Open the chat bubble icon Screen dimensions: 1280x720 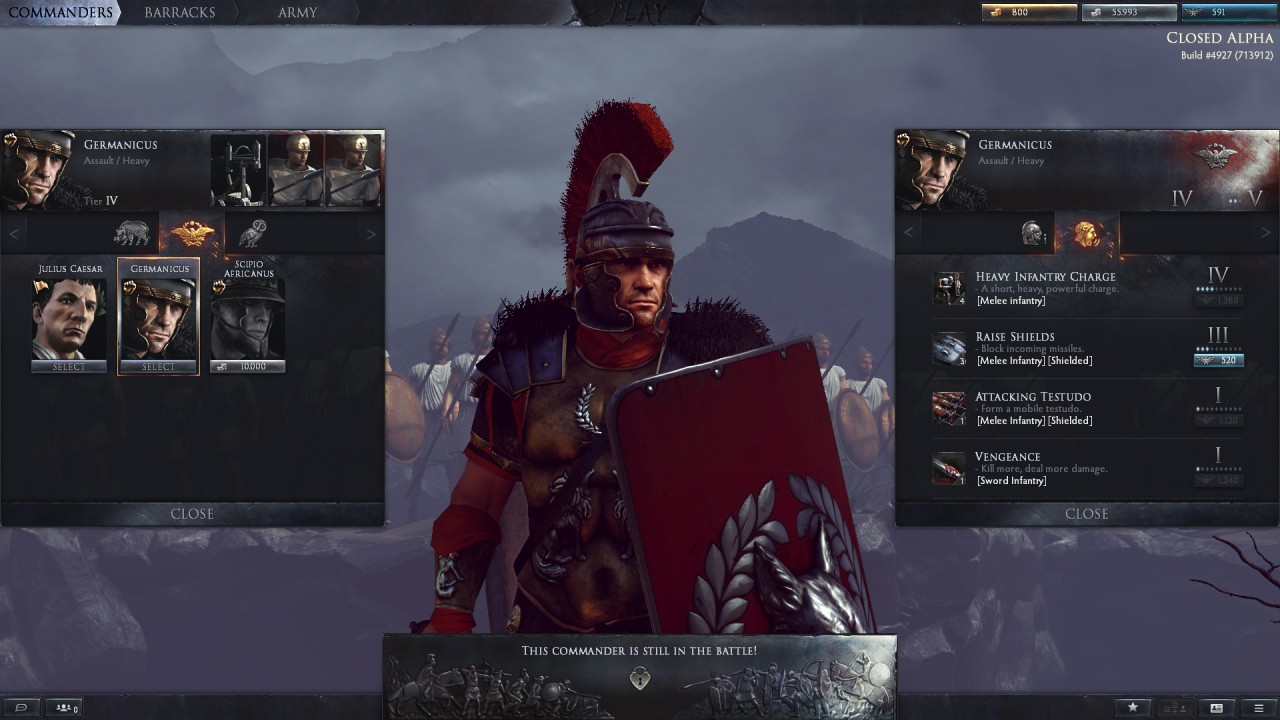coord(22,707)
